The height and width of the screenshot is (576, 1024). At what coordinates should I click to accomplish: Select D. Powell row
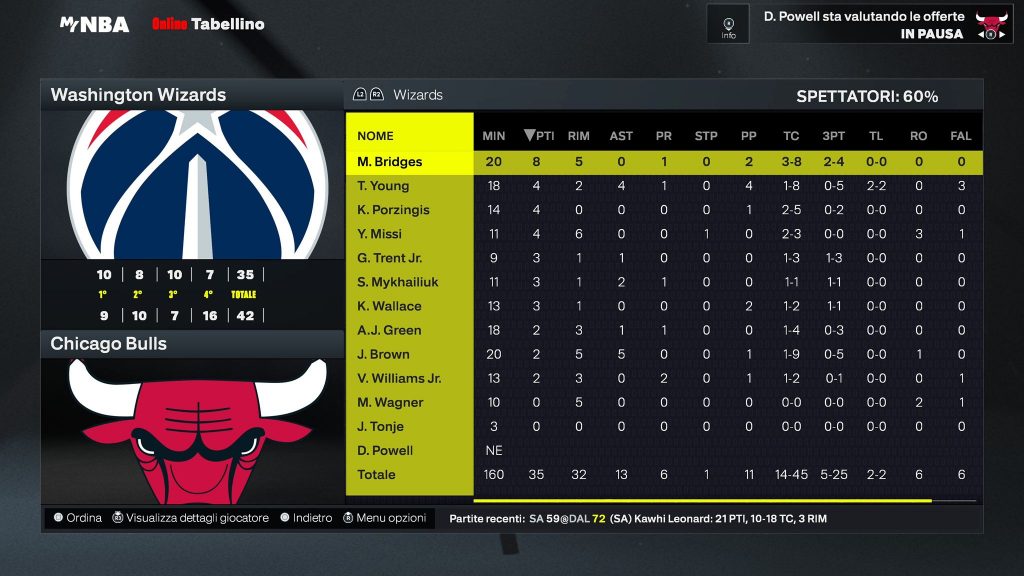click(385, 450)
